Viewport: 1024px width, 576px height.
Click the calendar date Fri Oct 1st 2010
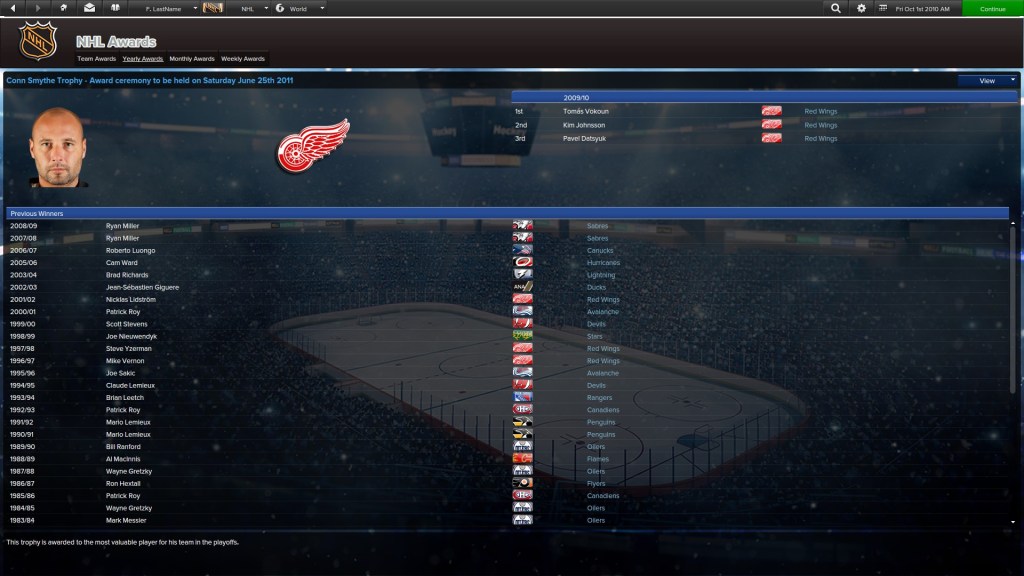tap(919, 8)
